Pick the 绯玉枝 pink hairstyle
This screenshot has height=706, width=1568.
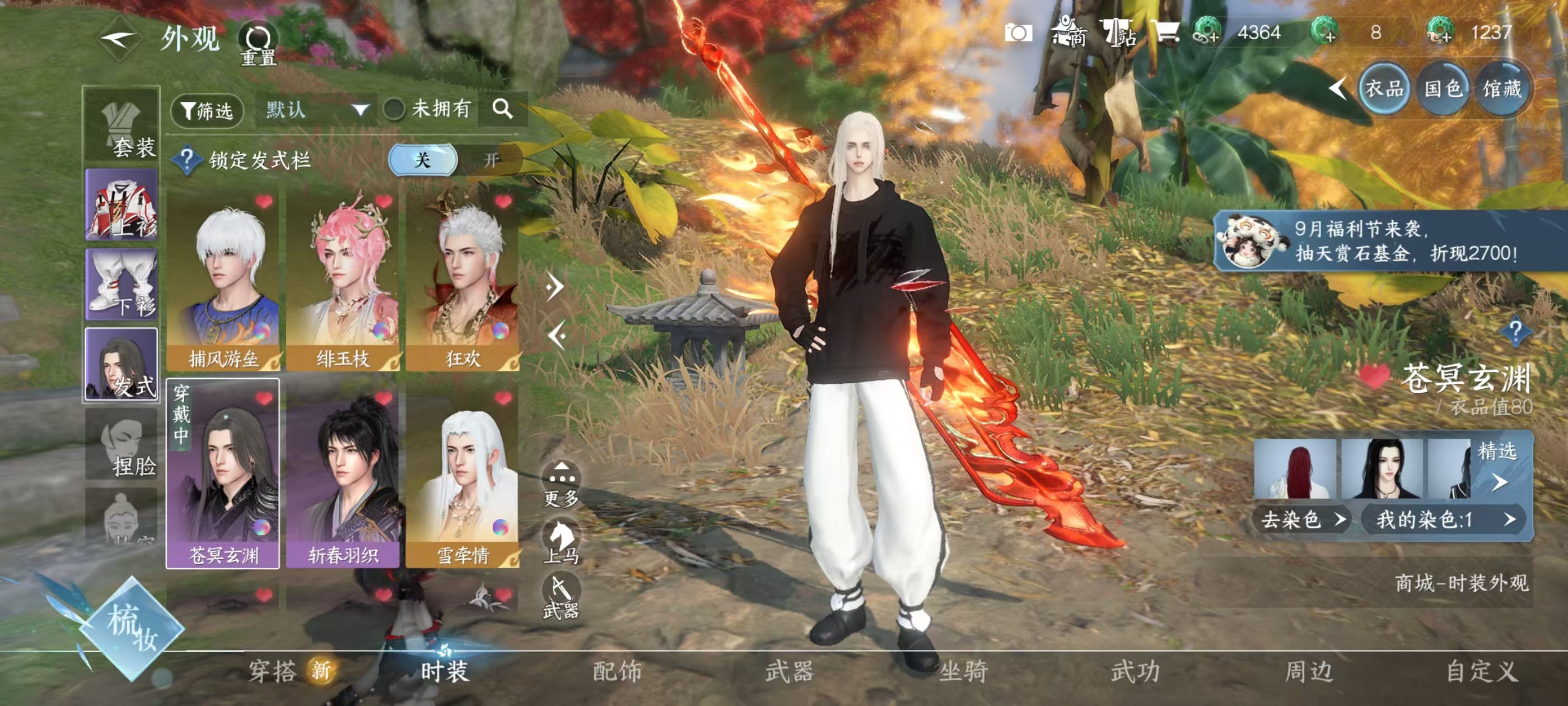pyautogui.click(x=343, y=281)
